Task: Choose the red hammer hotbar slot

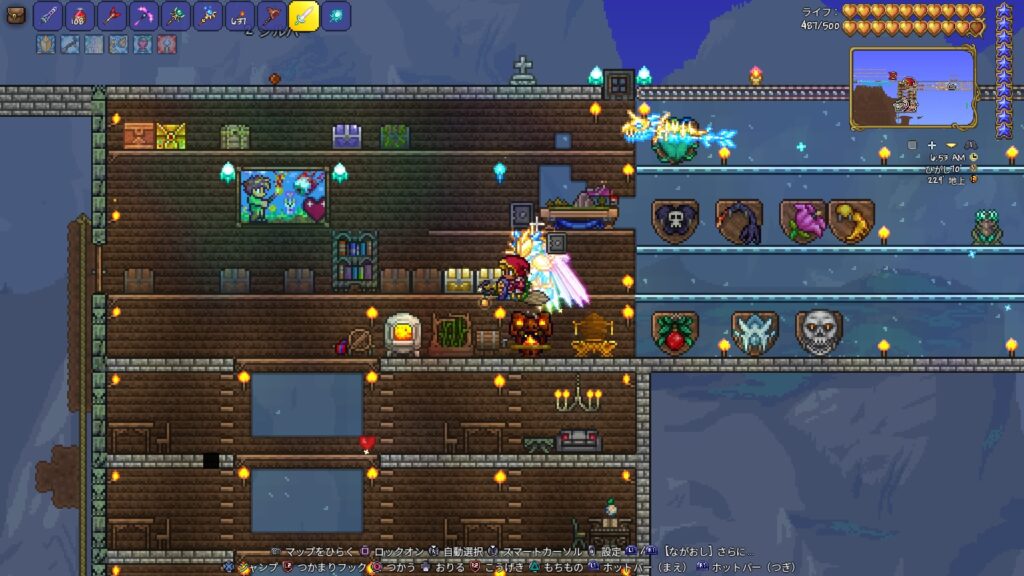Action: [x=271, y=16]
